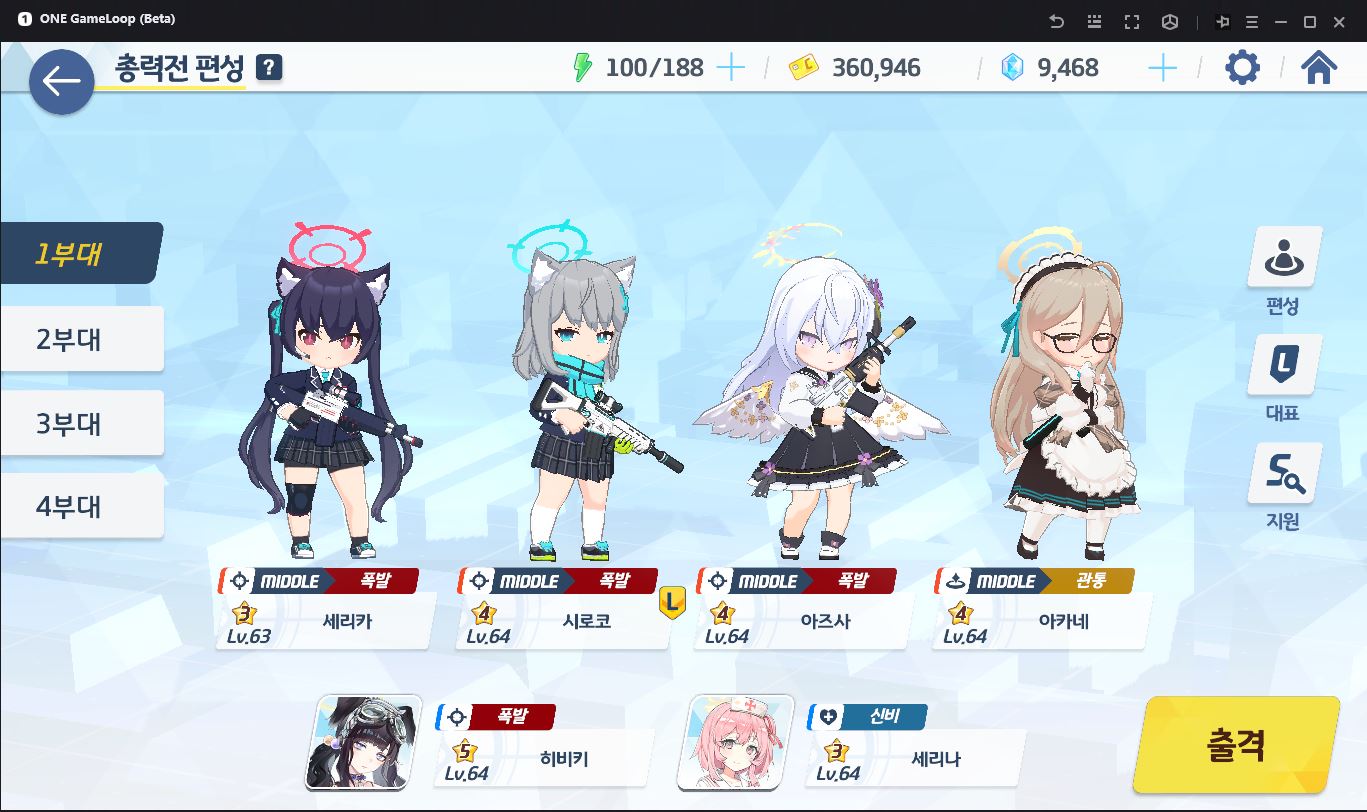Open the gear settings menu
The width and height of the screenshot is (1367, 812).
(x=1242, y=68)
